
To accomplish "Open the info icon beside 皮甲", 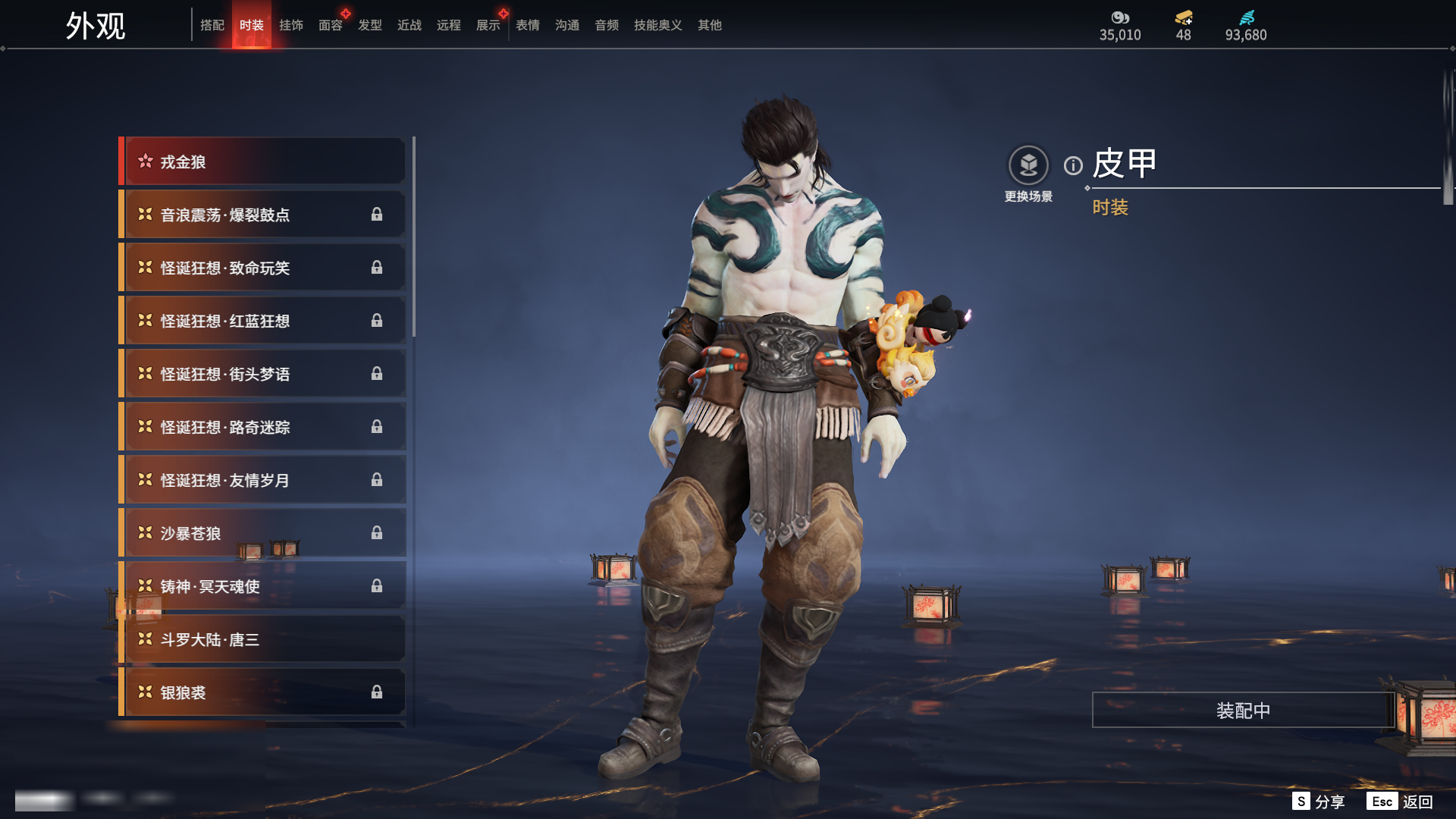I will [1073, 165].
